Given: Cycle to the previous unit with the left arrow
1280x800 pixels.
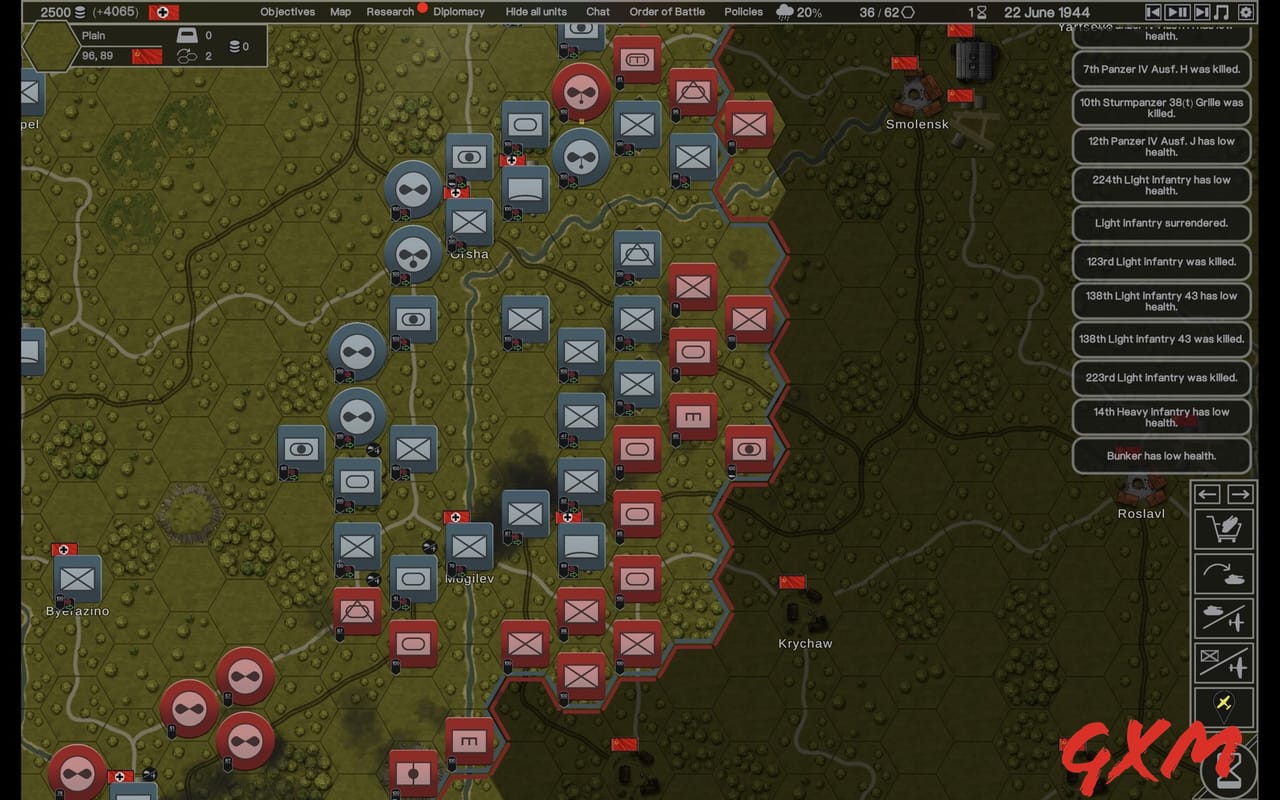Looking at the screenshot, I should pyautogui.click(x=1206, y=494).
